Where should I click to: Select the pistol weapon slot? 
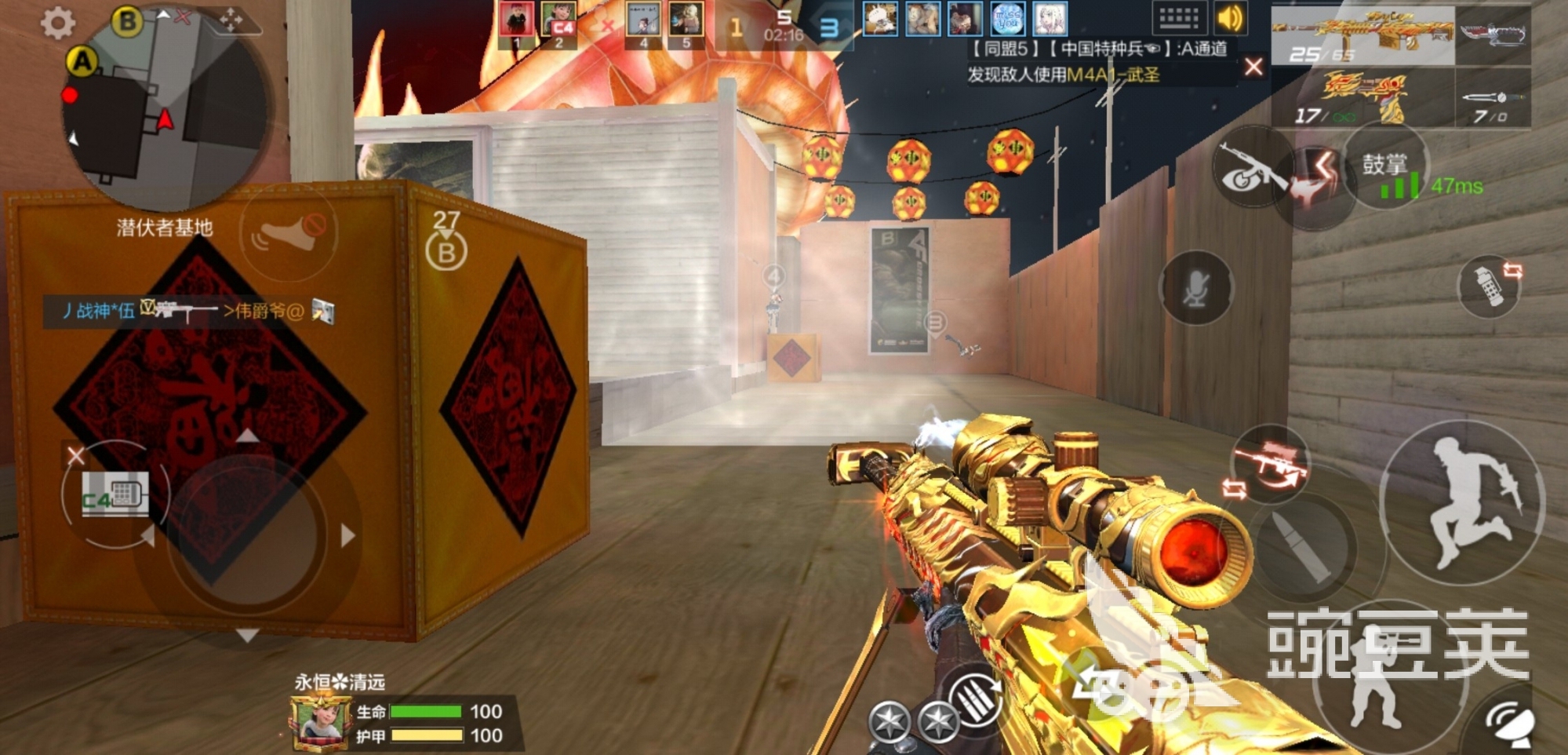click(x=1363, y=99)
